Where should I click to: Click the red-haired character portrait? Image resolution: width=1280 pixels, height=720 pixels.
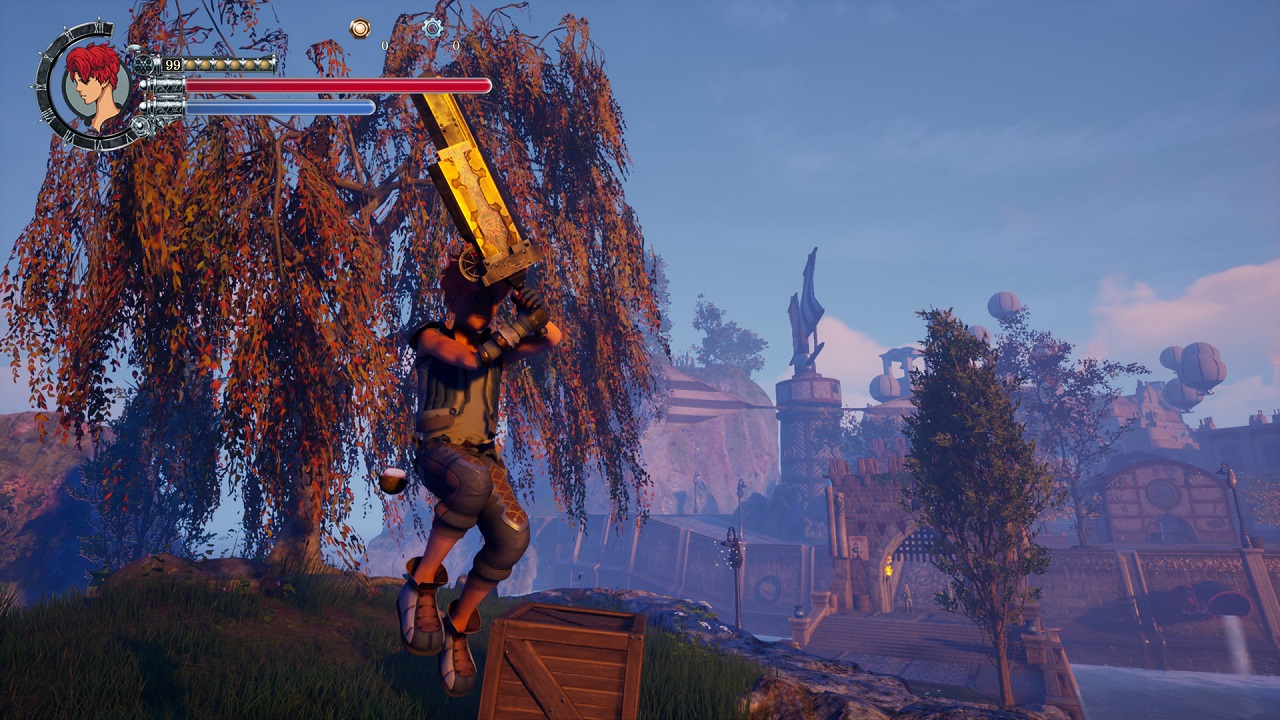pyautogui.click(x=95, y=85)
